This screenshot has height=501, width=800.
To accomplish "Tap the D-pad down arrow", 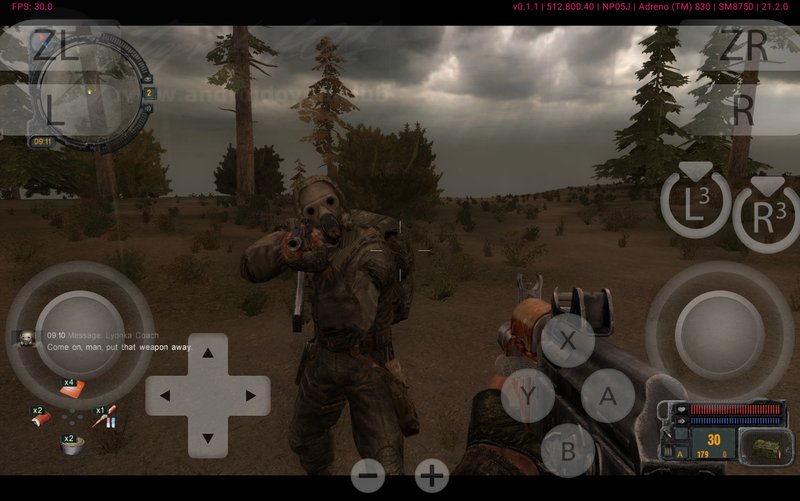I will [x=208, y=437].
